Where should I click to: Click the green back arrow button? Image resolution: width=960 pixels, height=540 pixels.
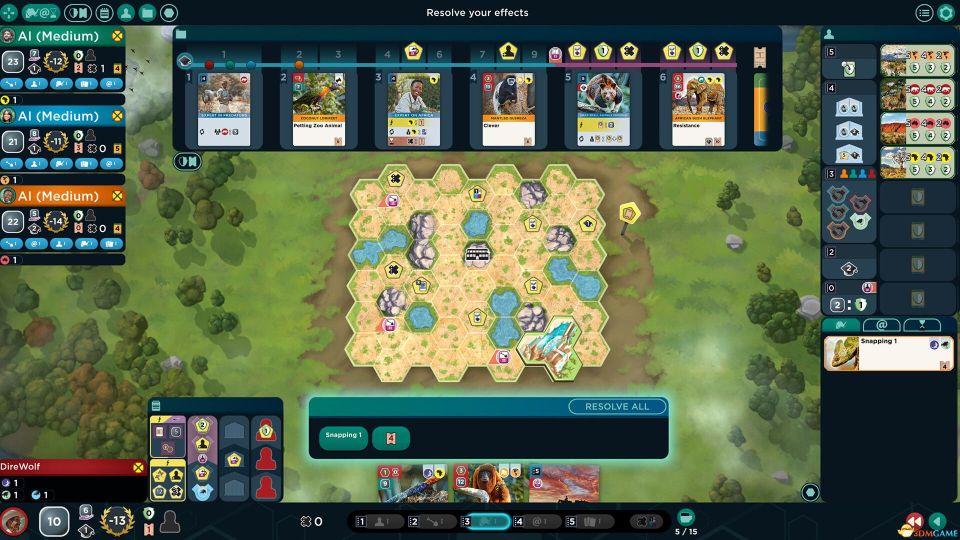click(x=938, y=521)
